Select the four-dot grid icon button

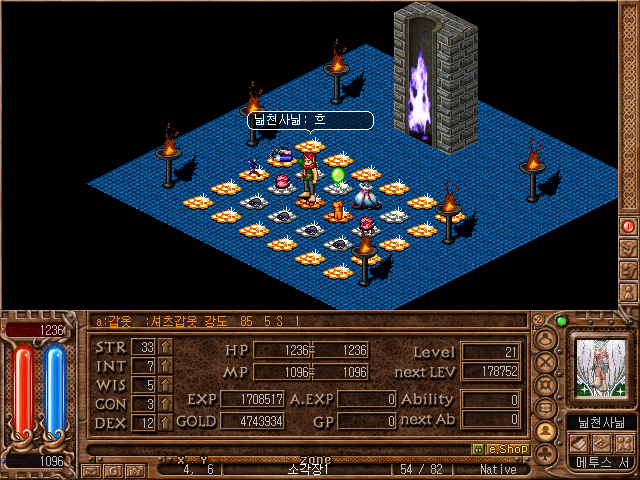[624, 443]
